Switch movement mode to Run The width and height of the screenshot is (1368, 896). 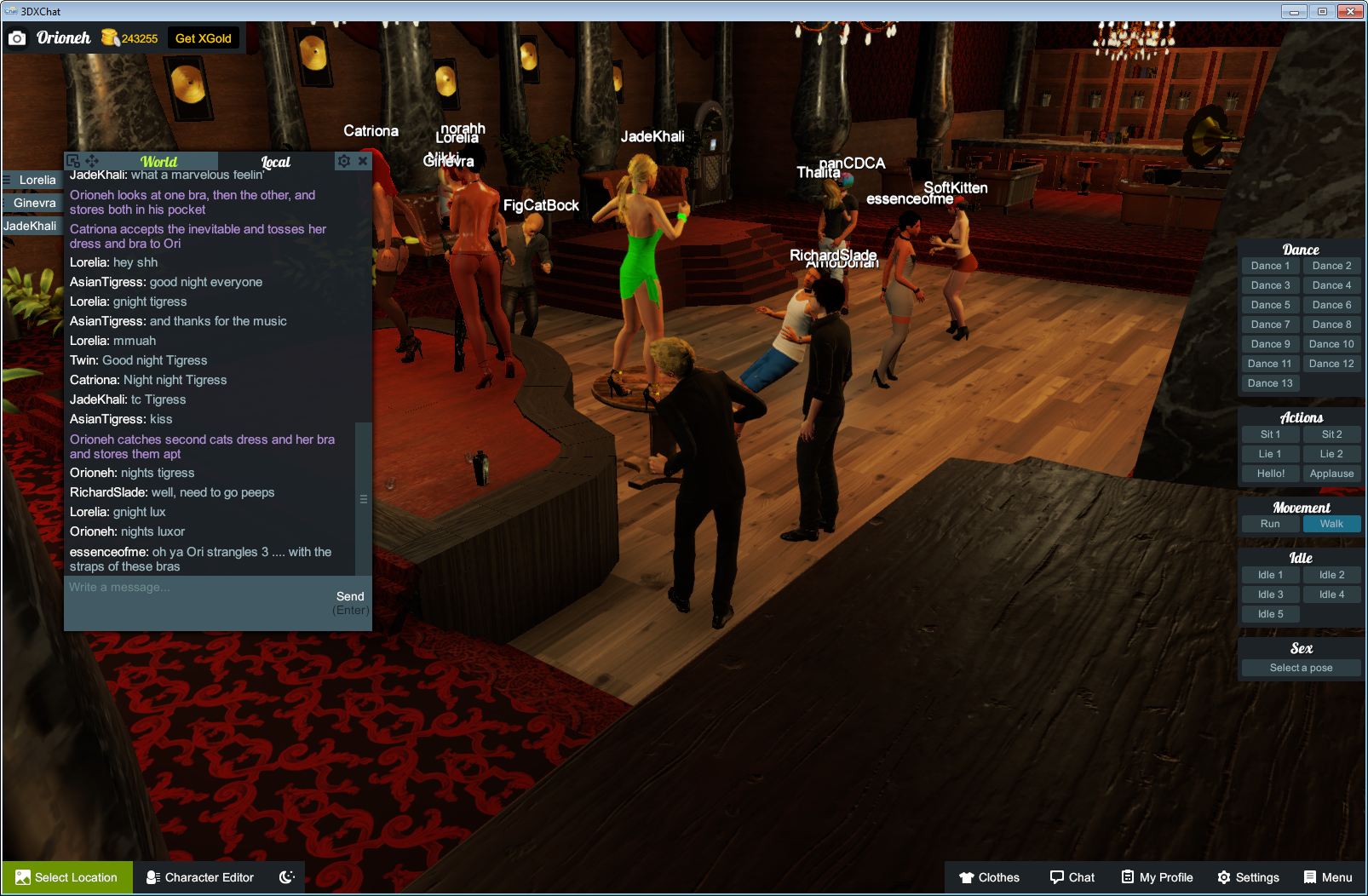click(x=1270, y=524)
